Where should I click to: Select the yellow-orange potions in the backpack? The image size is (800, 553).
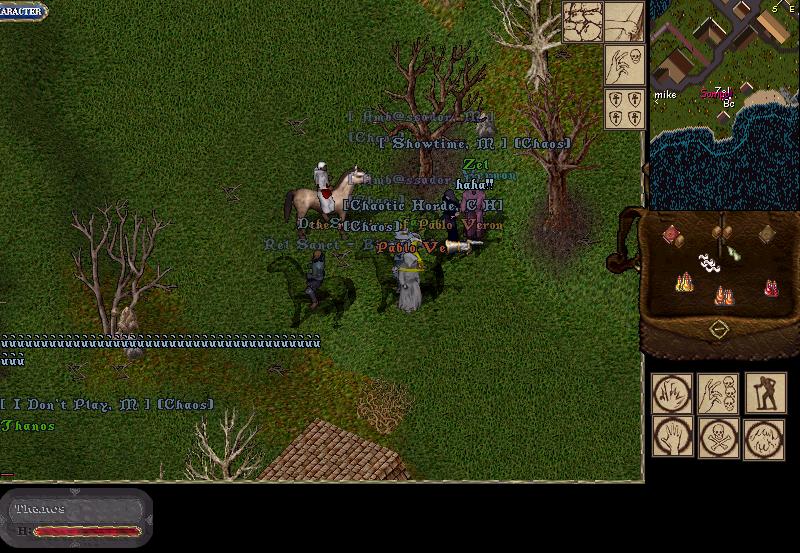pos(685,283)
